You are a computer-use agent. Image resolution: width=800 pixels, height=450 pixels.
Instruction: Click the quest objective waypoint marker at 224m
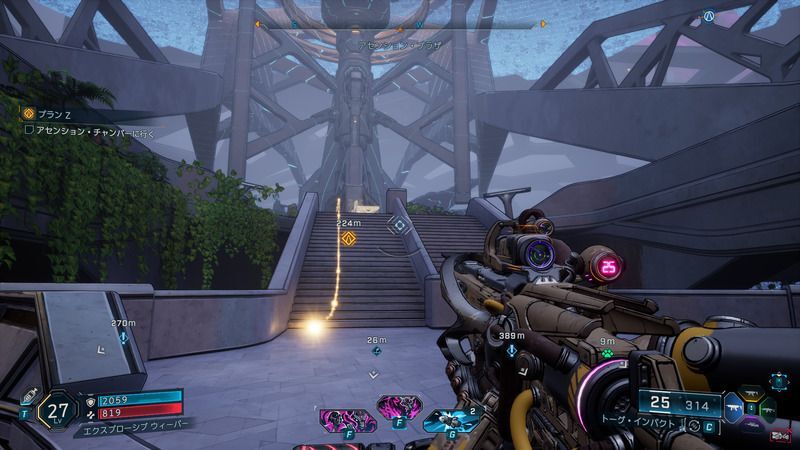coord(349,238)
